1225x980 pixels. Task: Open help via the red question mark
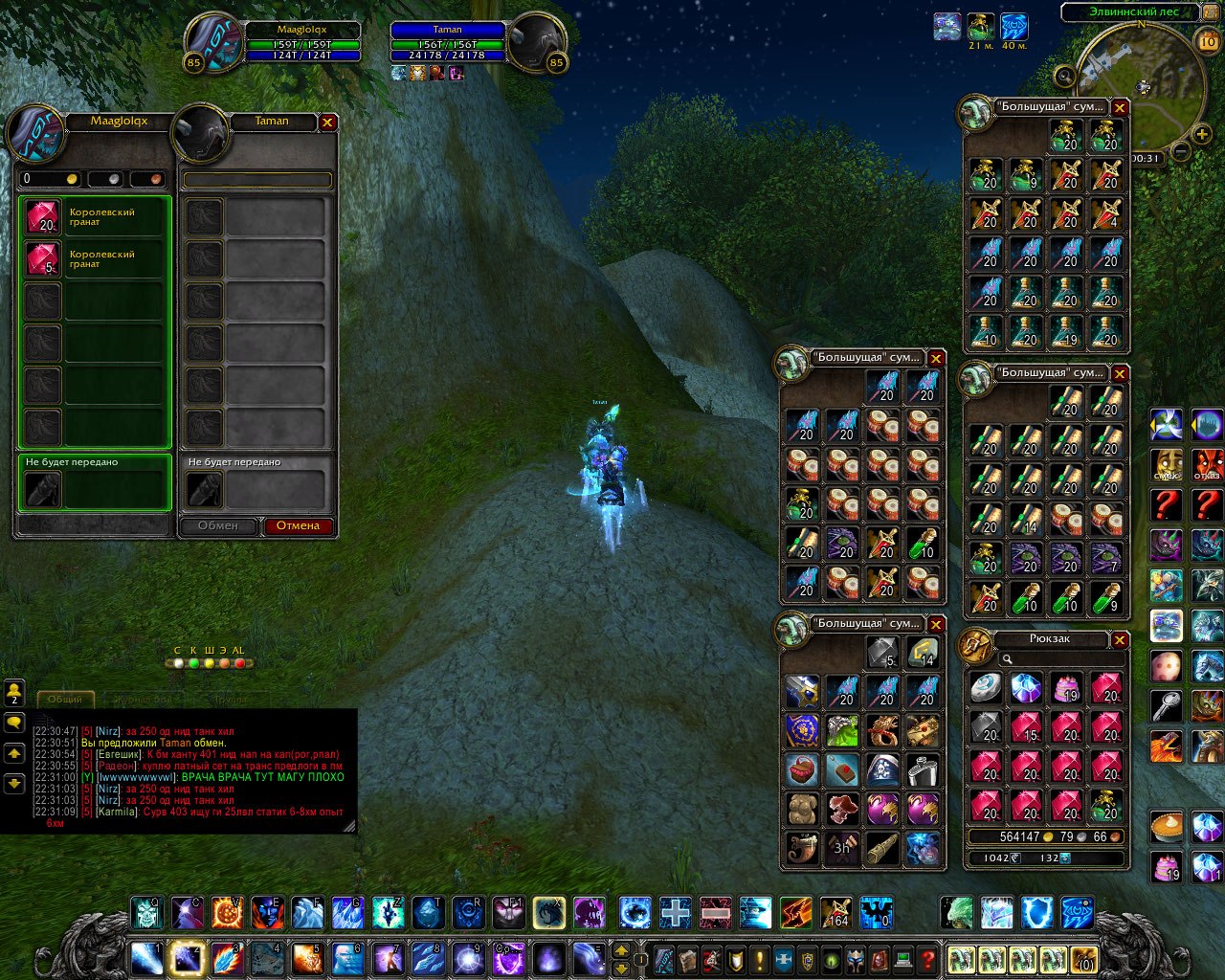926,958
